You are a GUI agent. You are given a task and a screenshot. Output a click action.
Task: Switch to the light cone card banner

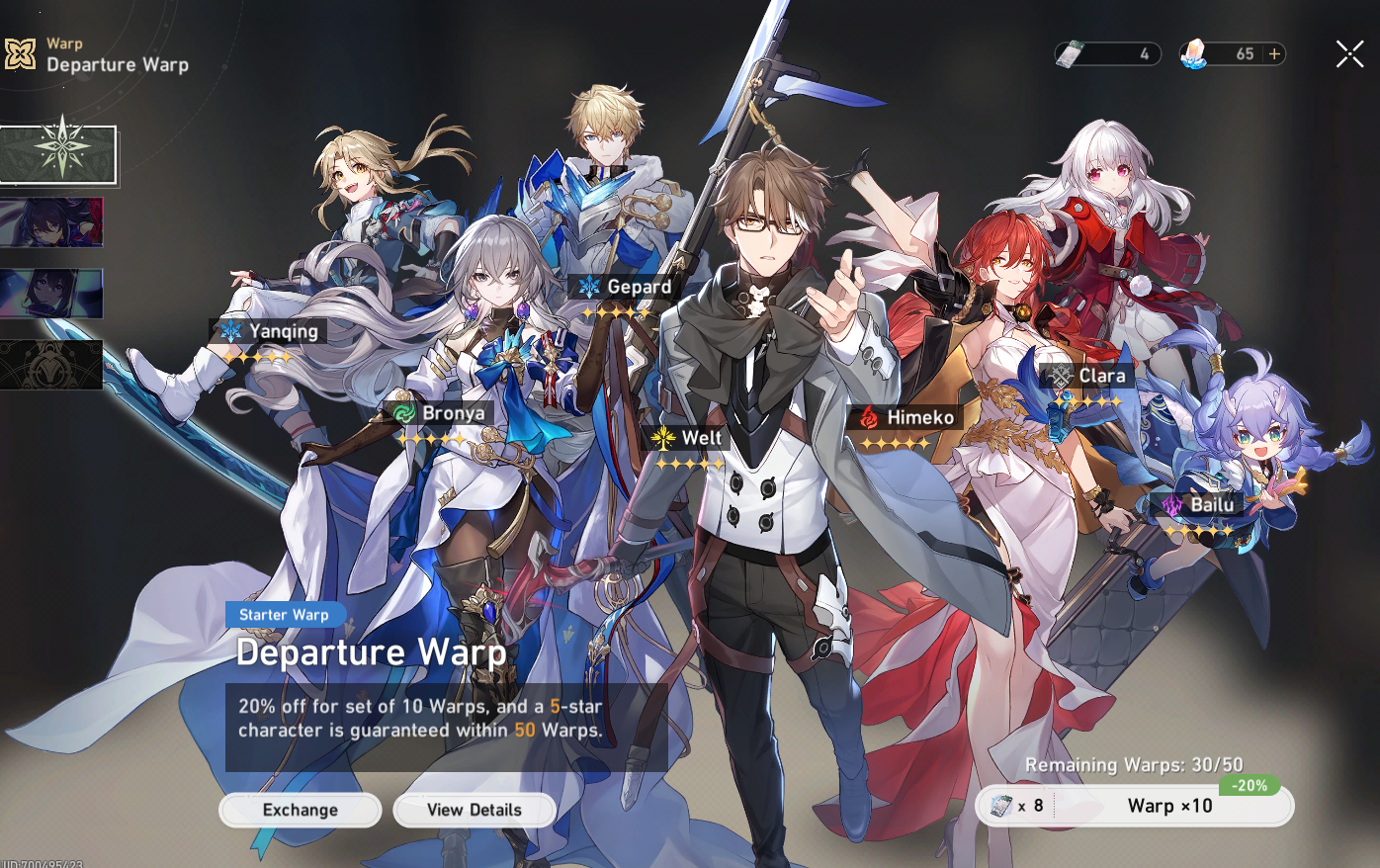coord(51,294)
